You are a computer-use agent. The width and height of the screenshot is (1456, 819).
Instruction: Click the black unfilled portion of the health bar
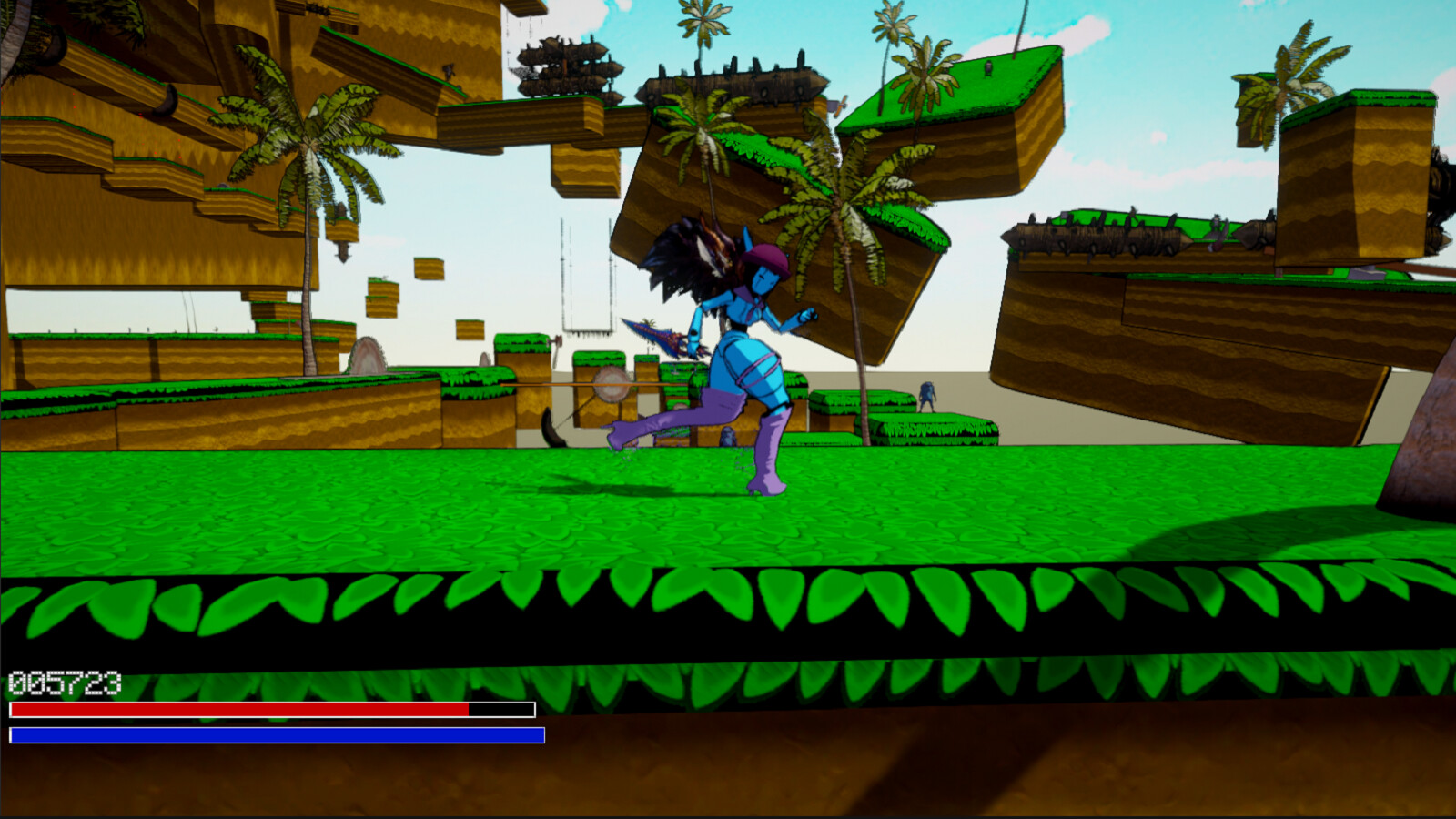tap(500, 710)
